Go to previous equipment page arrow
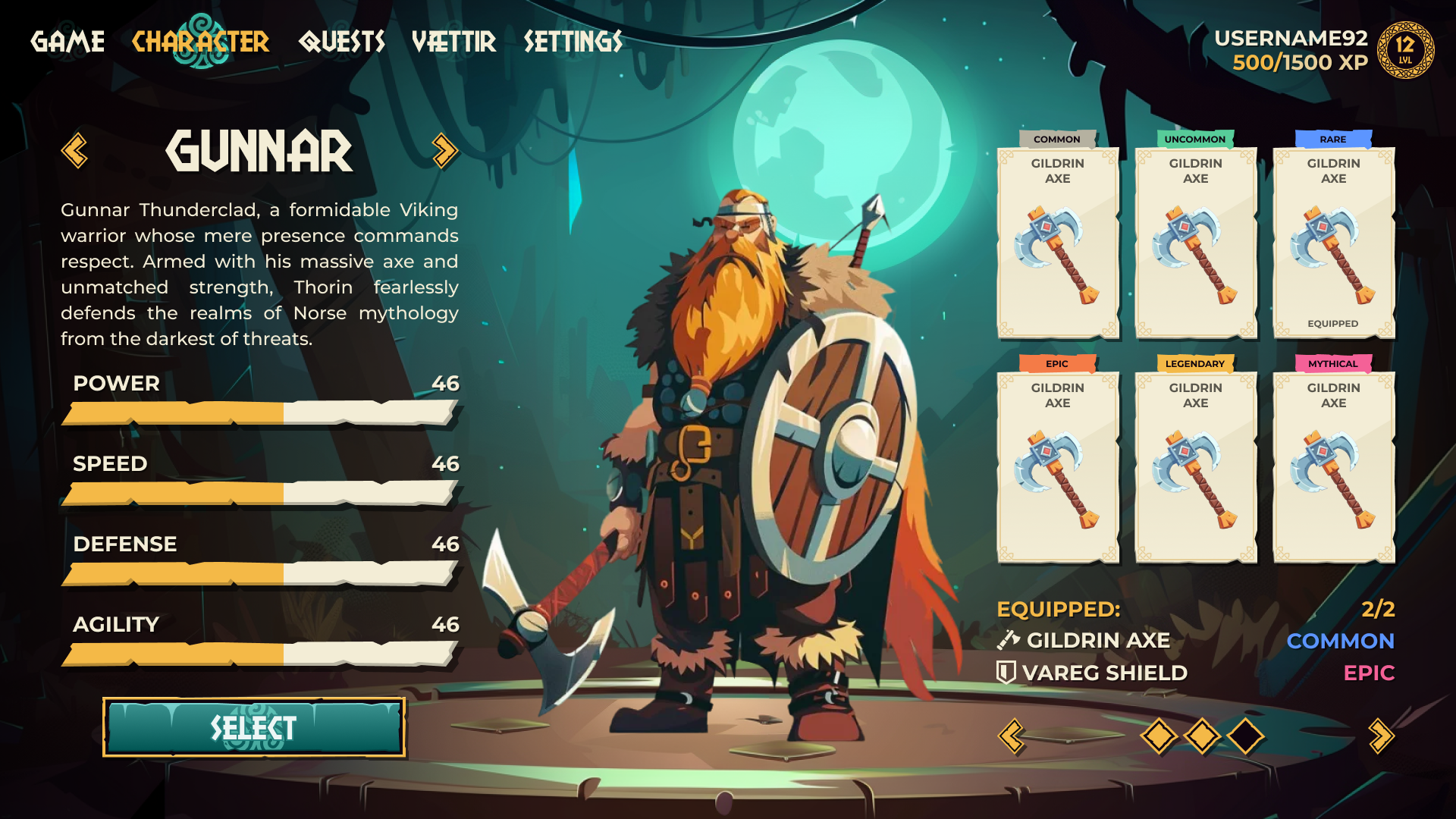This screenshot has width=1456, height=819. pyautogui.click(x=1012, y=736)
